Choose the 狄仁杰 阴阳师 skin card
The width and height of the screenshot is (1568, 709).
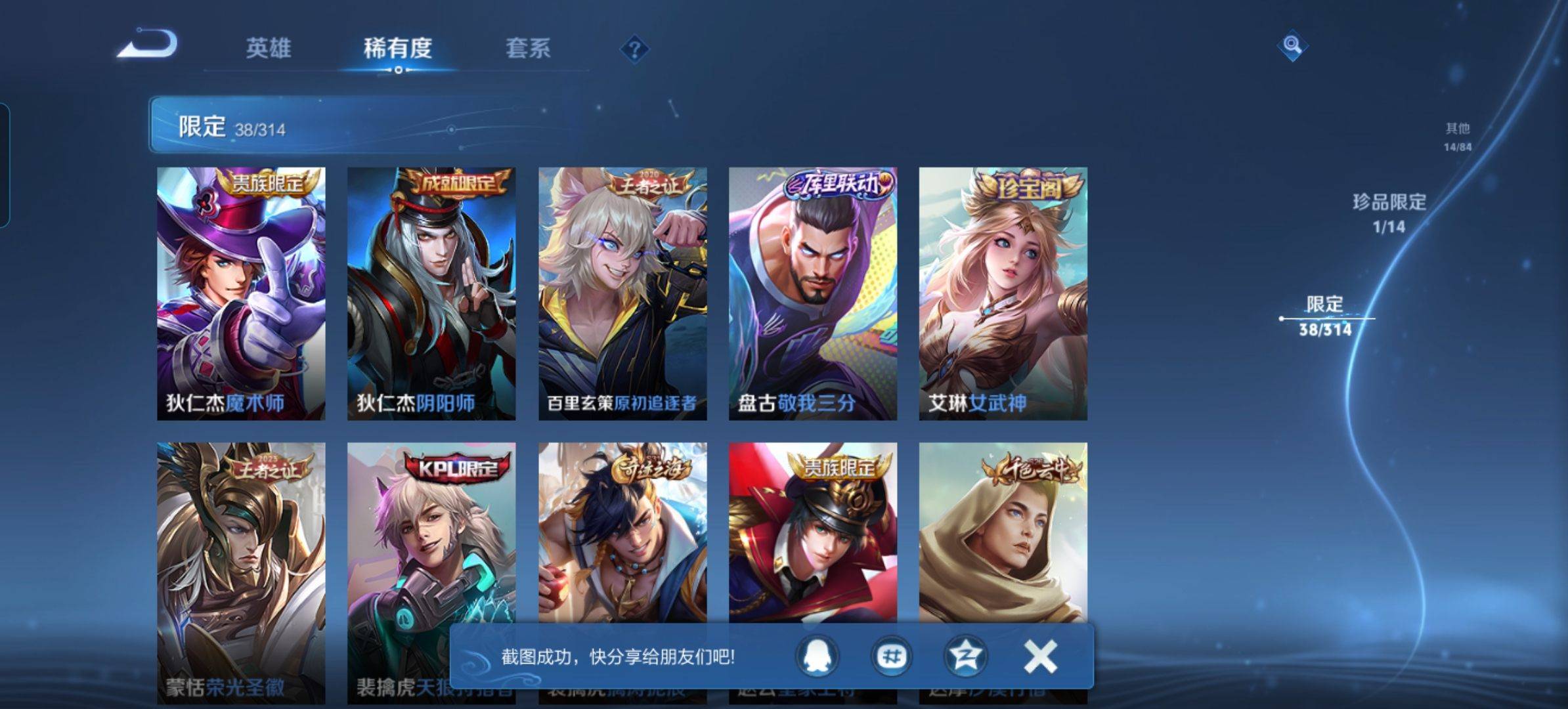tap(431, 293)
